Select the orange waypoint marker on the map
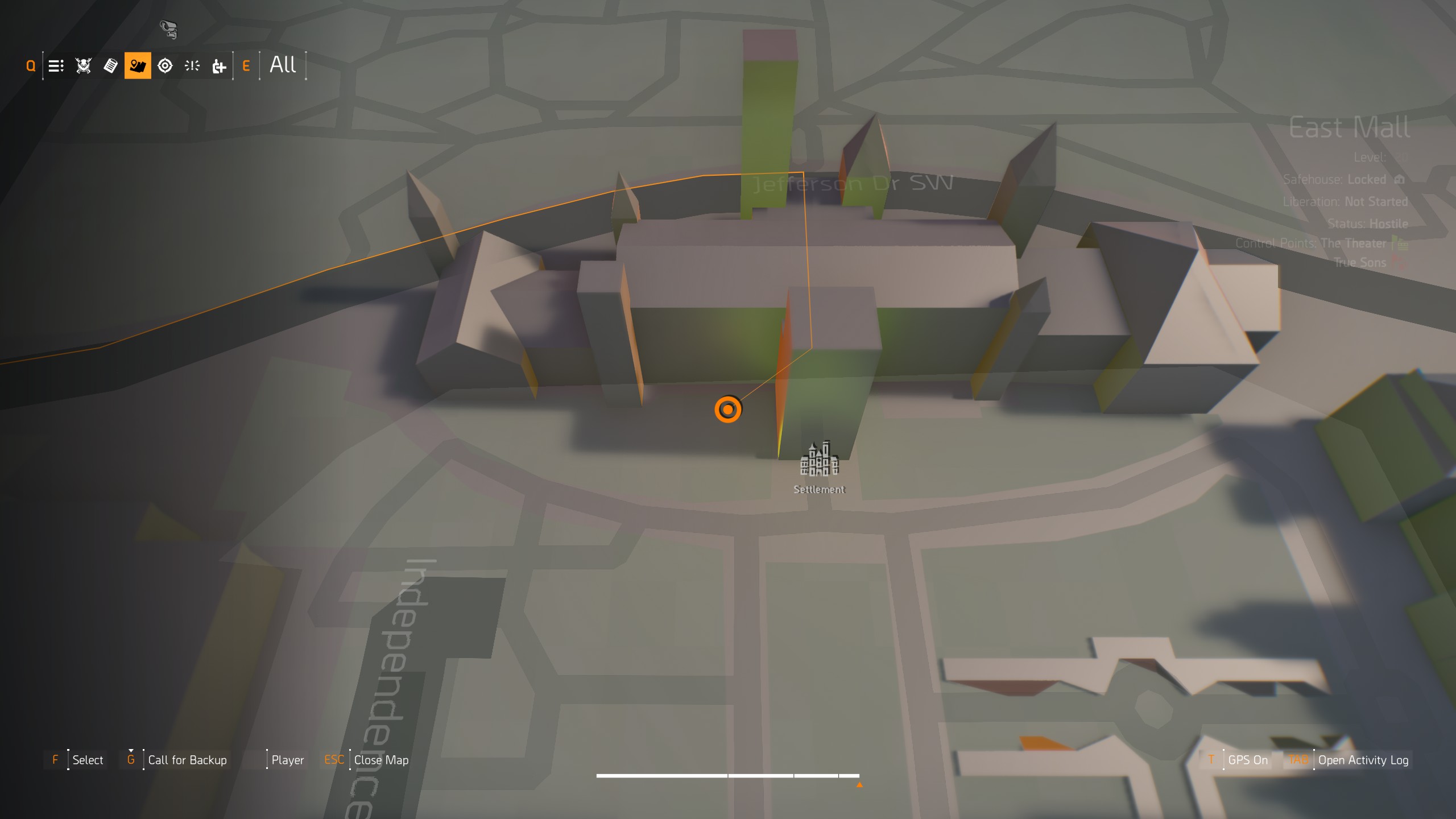 click(x=729, y=409)
